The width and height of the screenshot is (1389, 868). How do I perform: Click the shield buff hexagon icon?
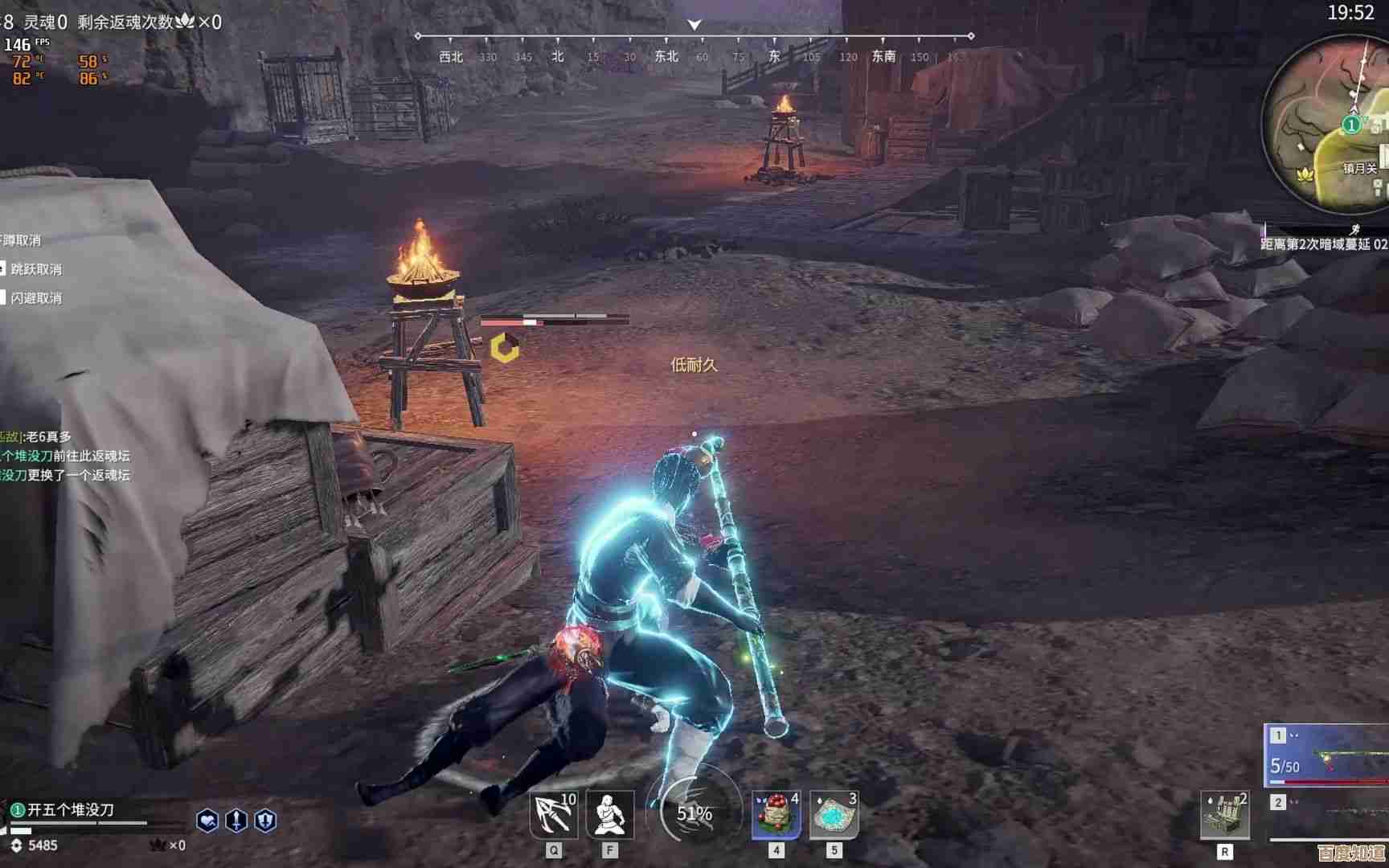265,821
